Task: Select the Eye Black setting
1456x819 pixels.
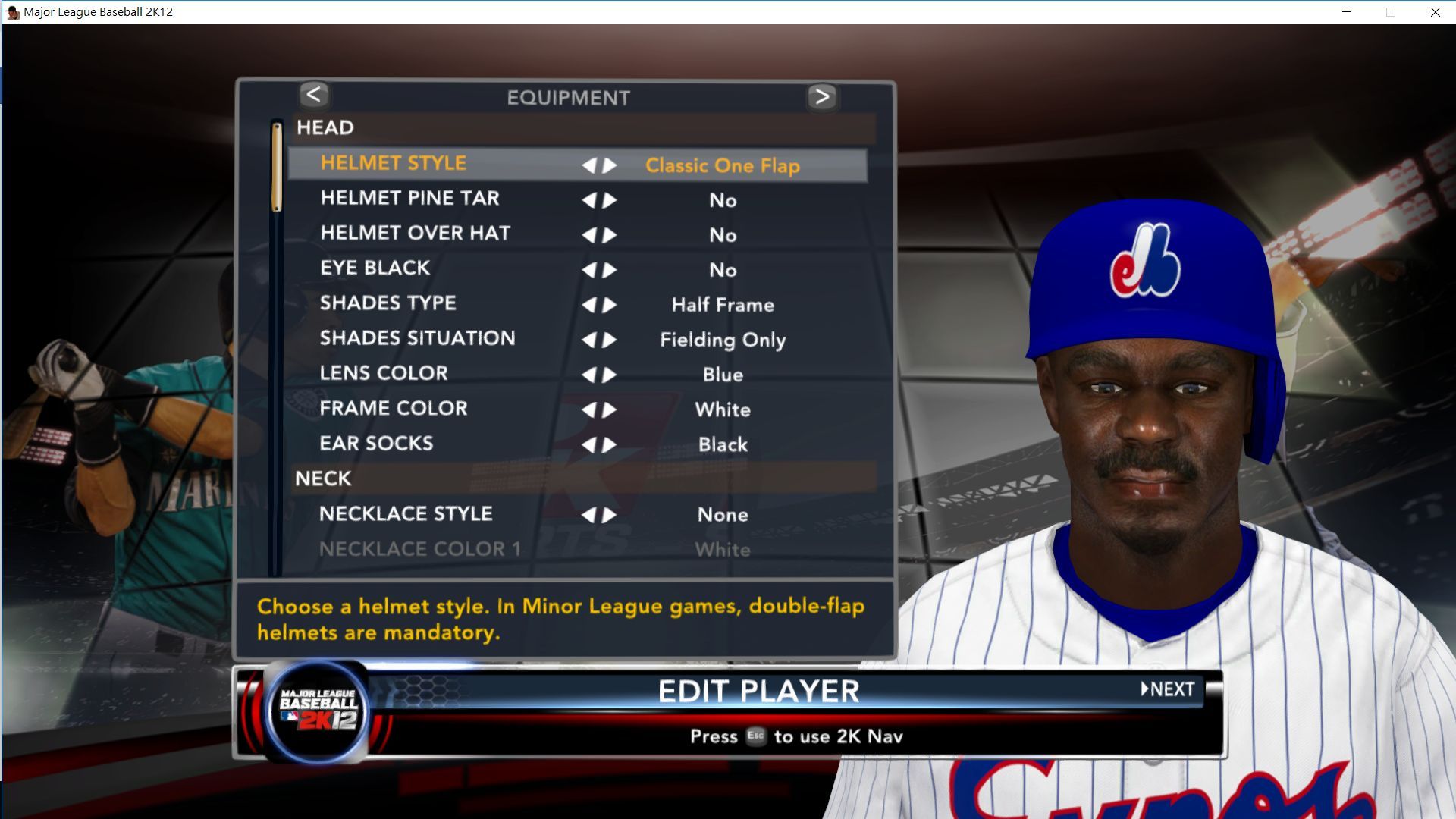Action: click(375, 268)
